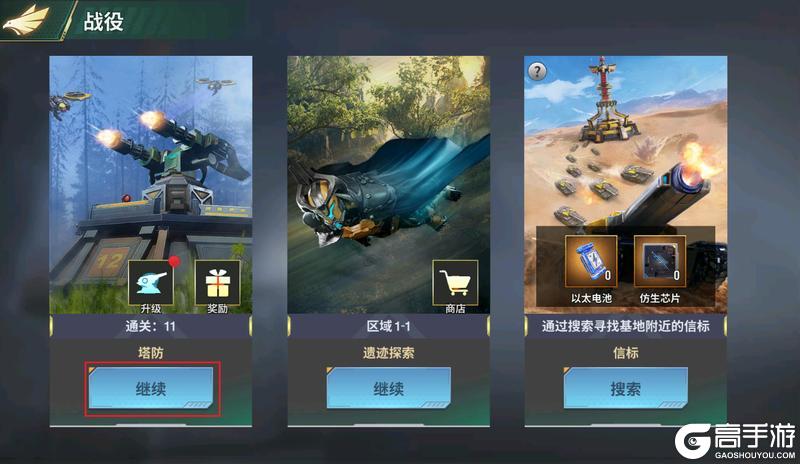Start the 信标 beacon 搜索 search
The image size is (800, 464).
pos(625,389)
